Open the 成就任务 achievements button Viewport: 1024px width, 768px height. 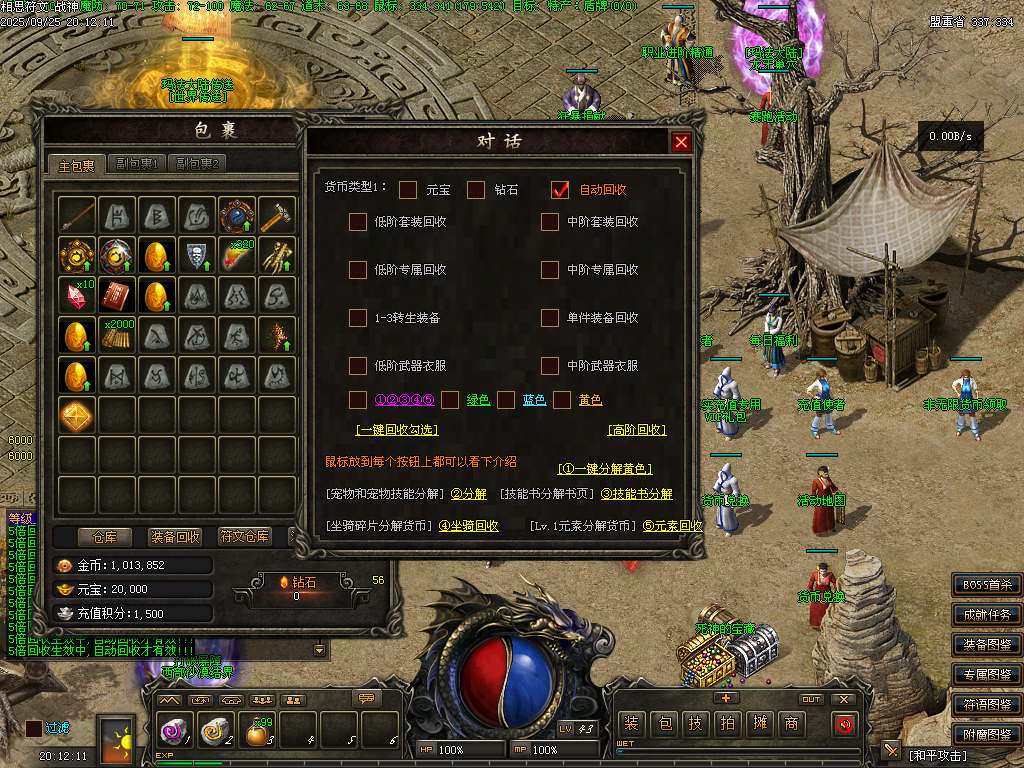(987, 615)
